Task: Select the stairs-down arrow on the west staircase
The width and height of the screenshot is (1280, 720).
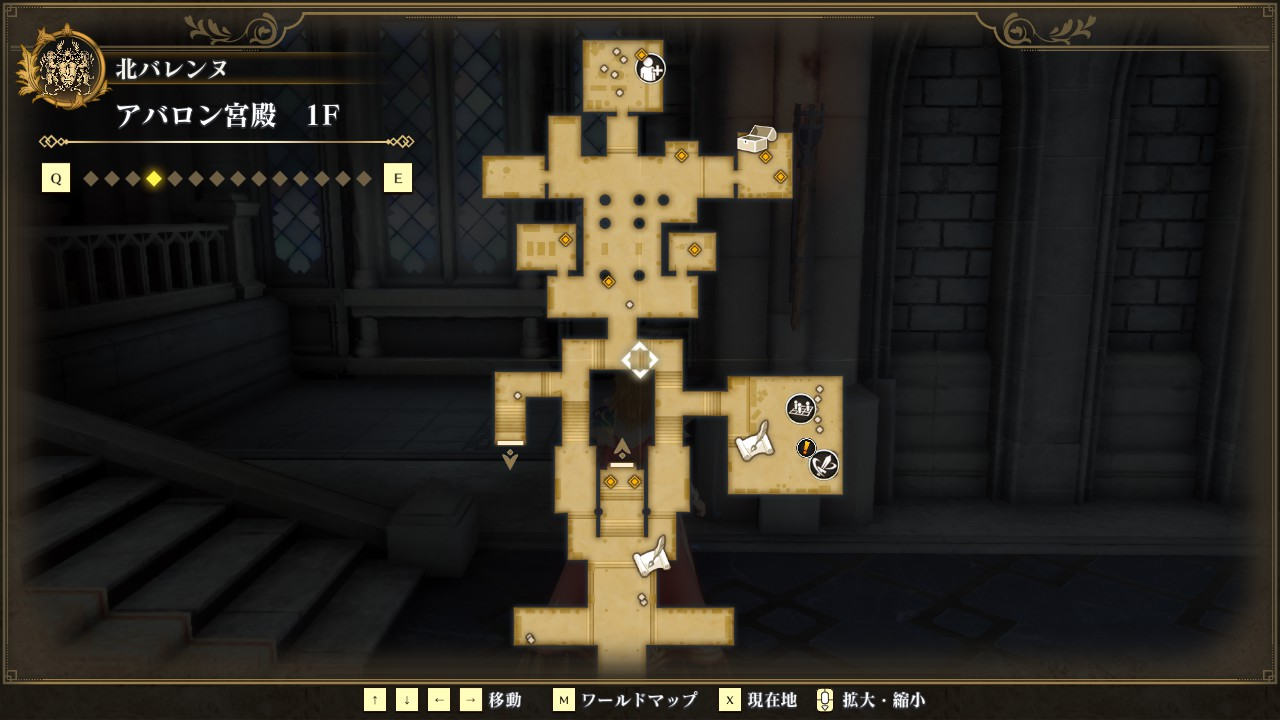Action: tap(510, 459)
